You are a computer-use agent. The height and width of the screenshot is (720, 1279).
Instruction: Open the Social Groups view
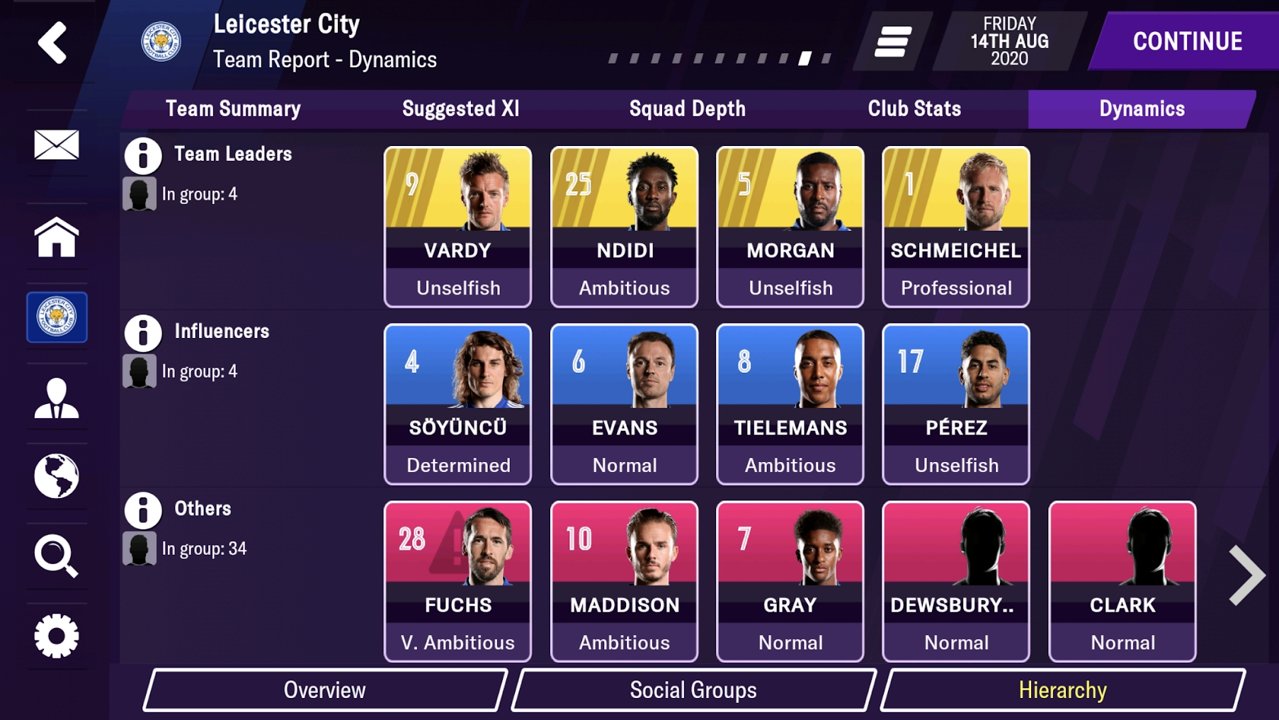693,690
